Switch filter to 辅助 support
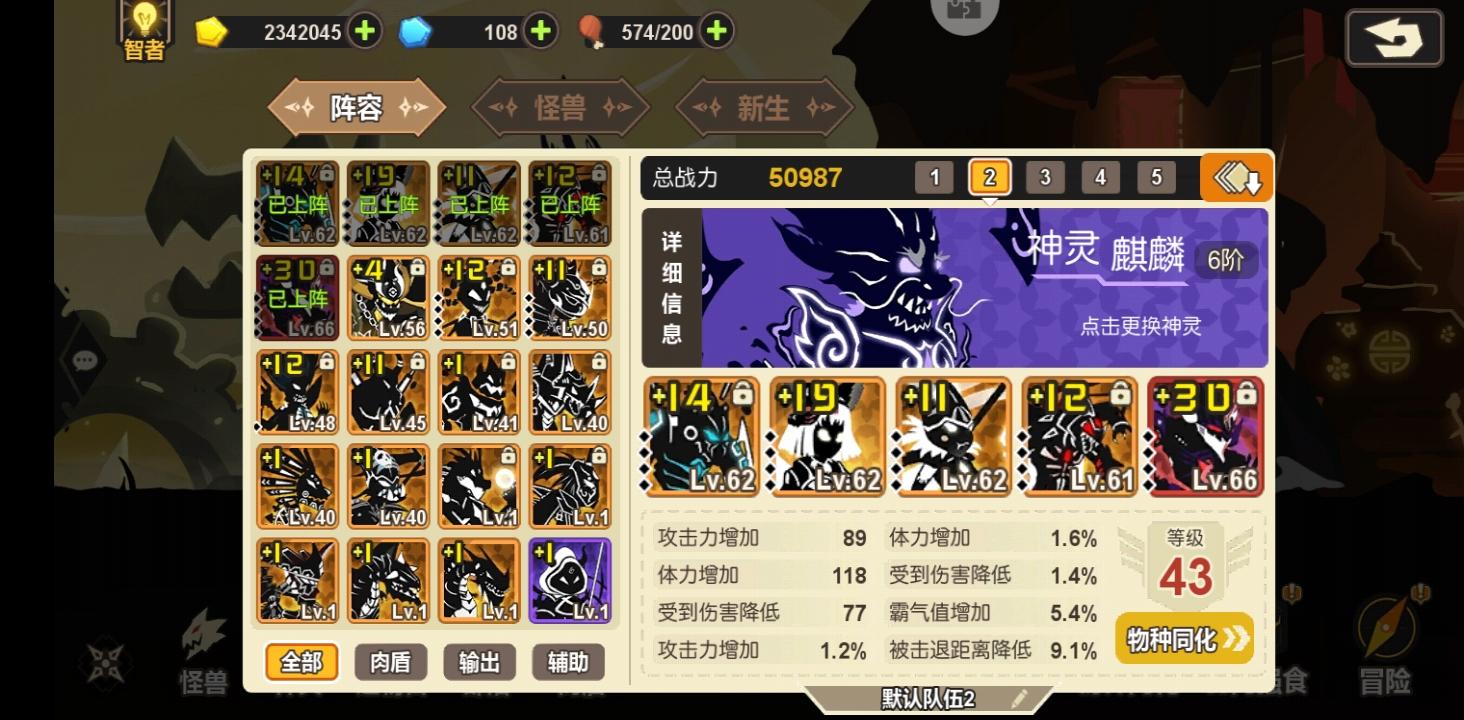 pyautogui.click(x=567, y=662)
